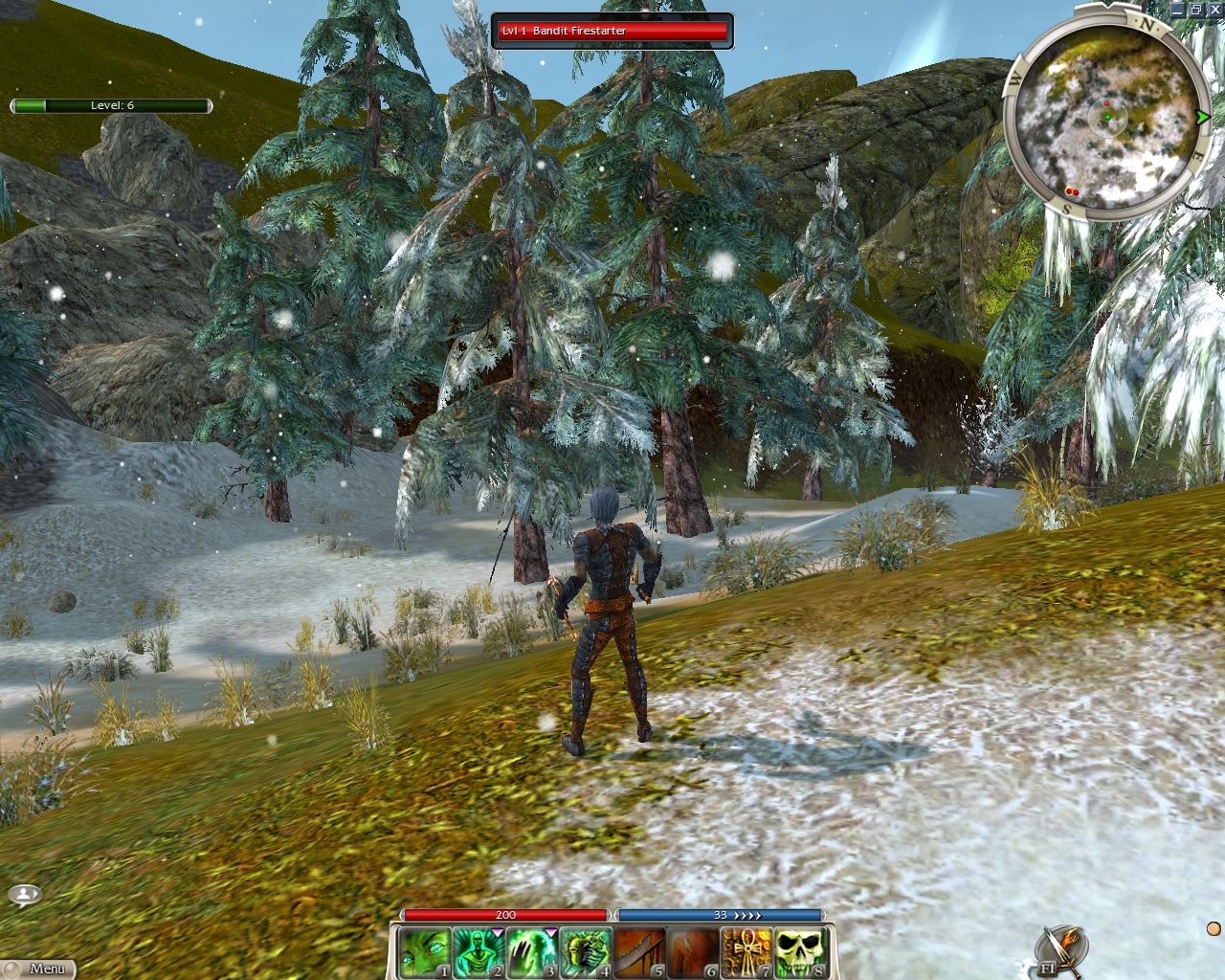The height and width of the screenshot is (980, 1225).
Task: Cast the green skull skill in slot 8
Action: [x=800, y=953]
